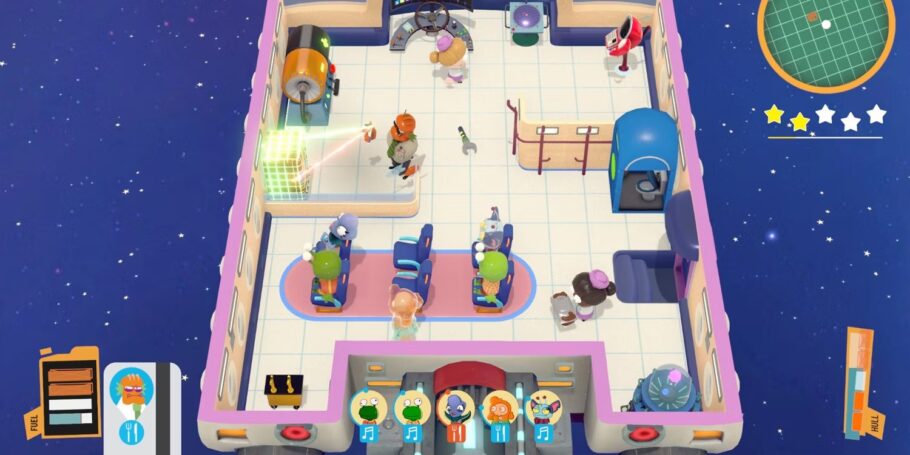Choose the orange-haired passenger portrait

[499, 408]
